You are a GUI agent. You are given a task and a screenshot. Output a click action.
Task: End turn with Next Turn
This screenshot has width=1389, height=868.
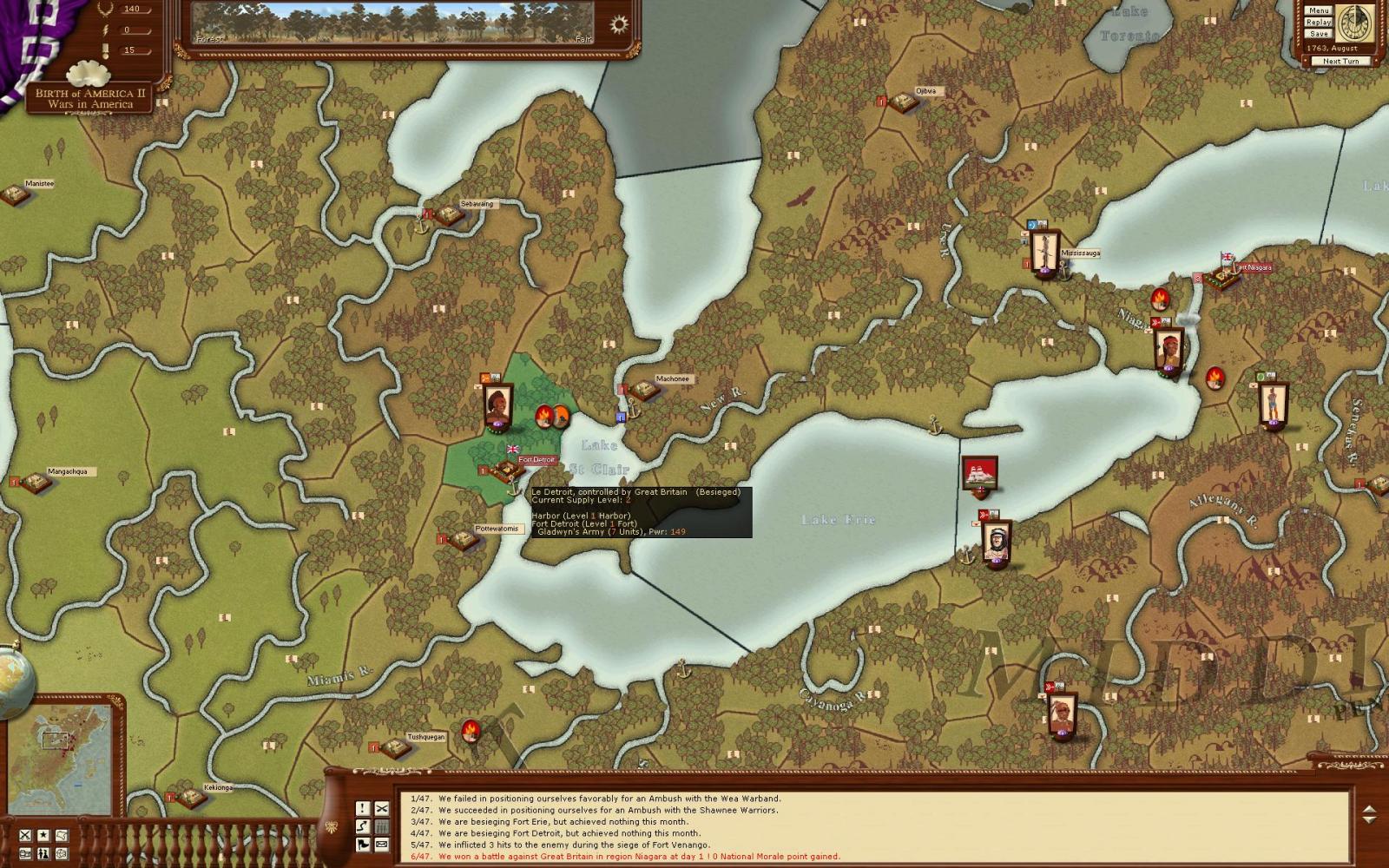(x=1341, y=61)
